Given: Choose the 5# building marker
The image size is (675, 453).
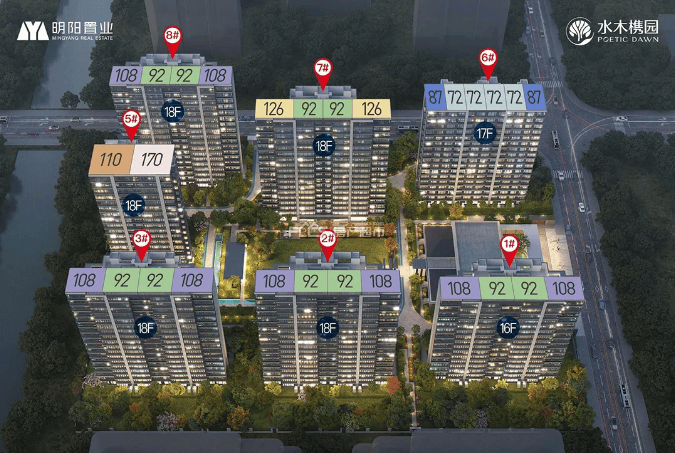Looking at the screenshot, I should (131, 119).
